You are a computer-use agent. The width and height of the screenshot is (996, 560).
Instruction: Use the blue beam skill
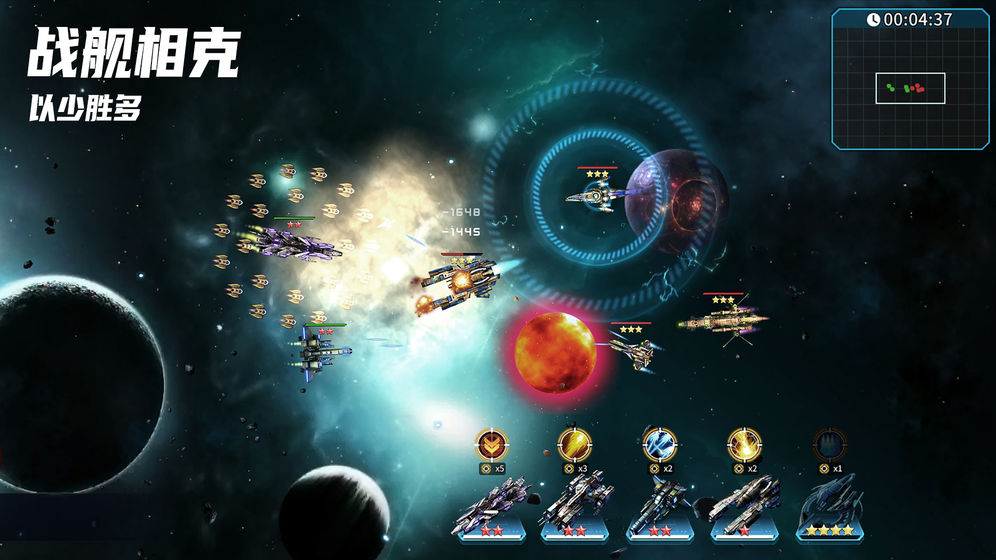click(659, 443)
